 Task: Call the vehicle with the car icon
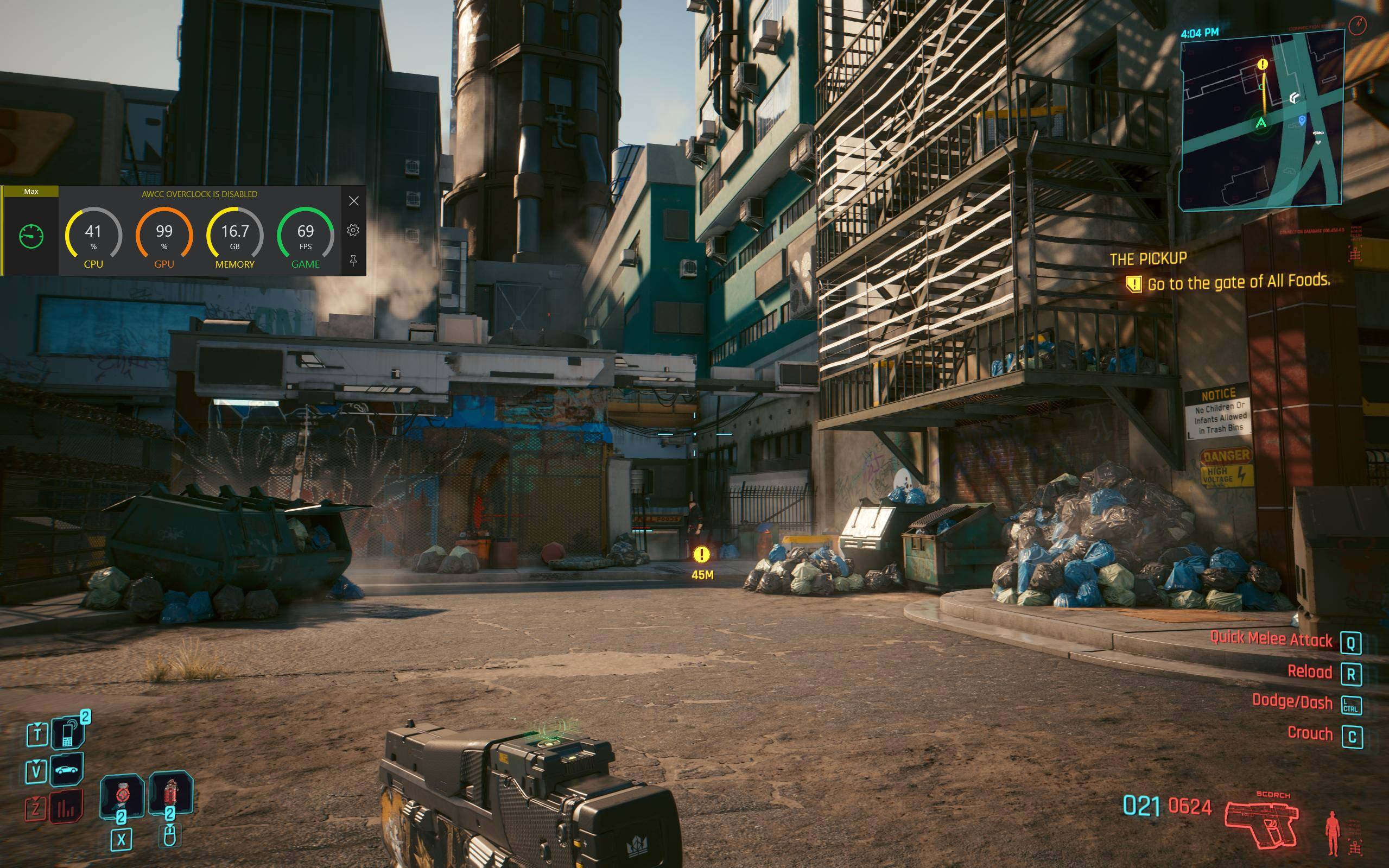(x=67, y=769)
